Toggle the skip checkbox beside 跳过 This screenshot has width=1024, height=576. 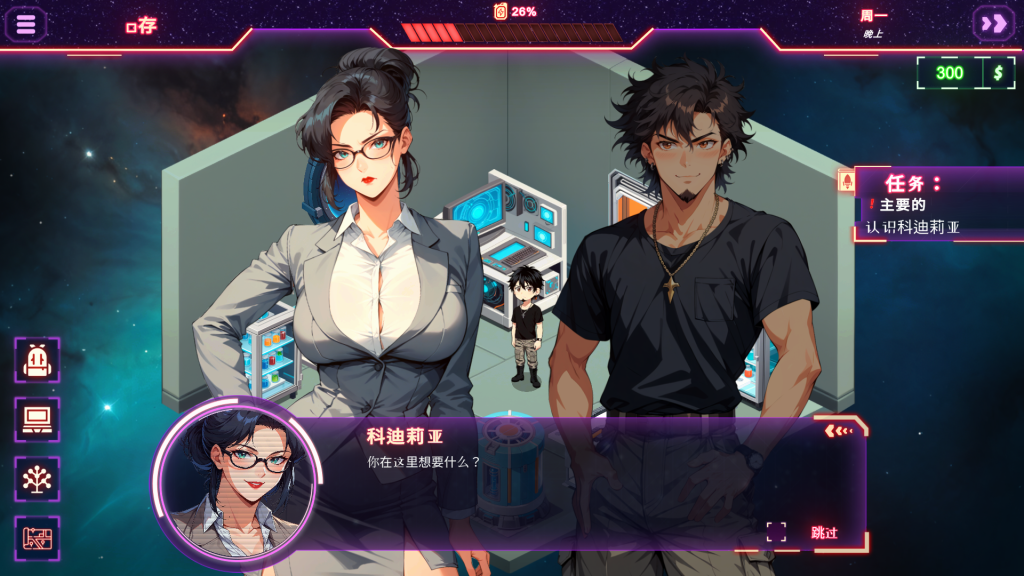(x=776, y=532)
